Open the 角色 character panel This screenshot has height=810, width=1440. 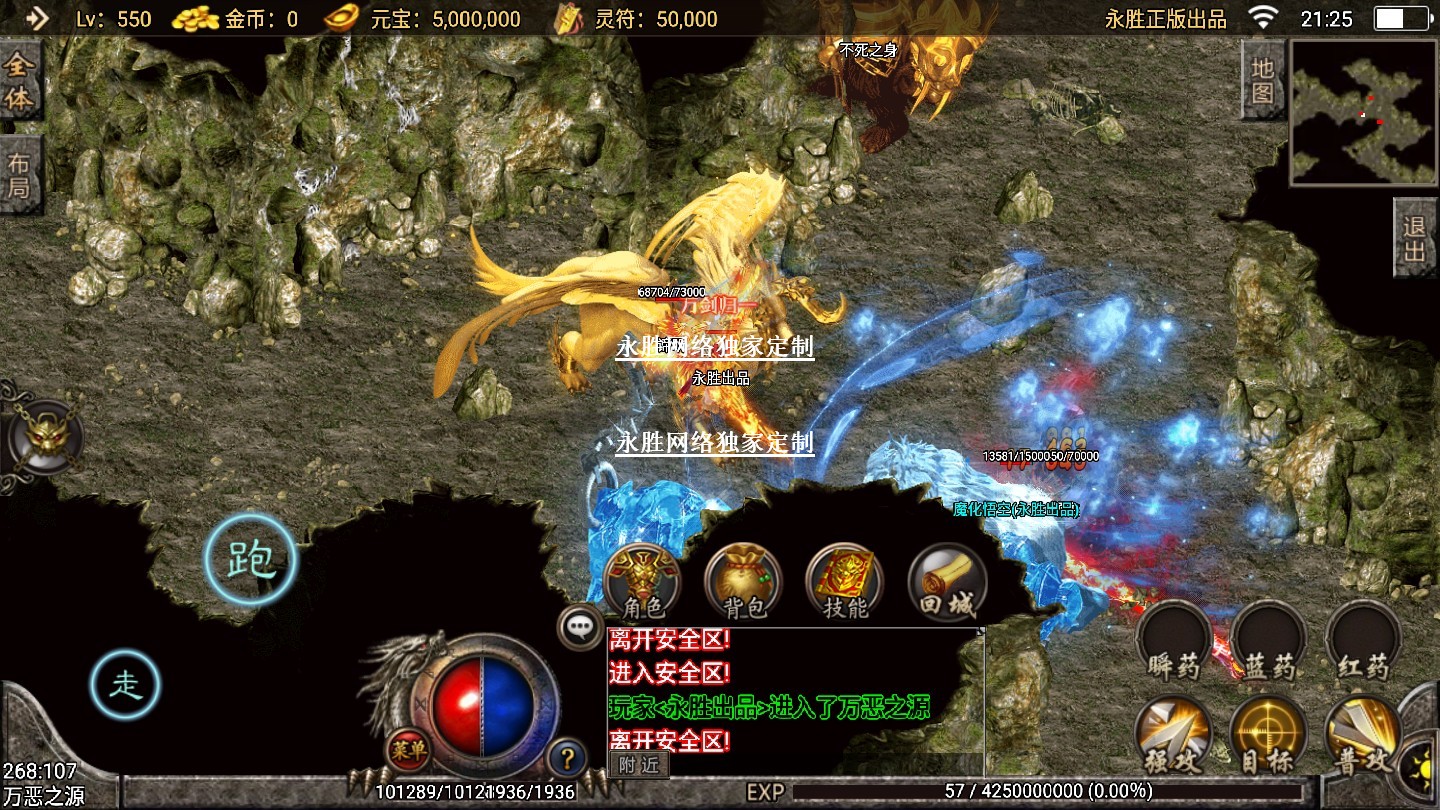[x=642, y=582]
